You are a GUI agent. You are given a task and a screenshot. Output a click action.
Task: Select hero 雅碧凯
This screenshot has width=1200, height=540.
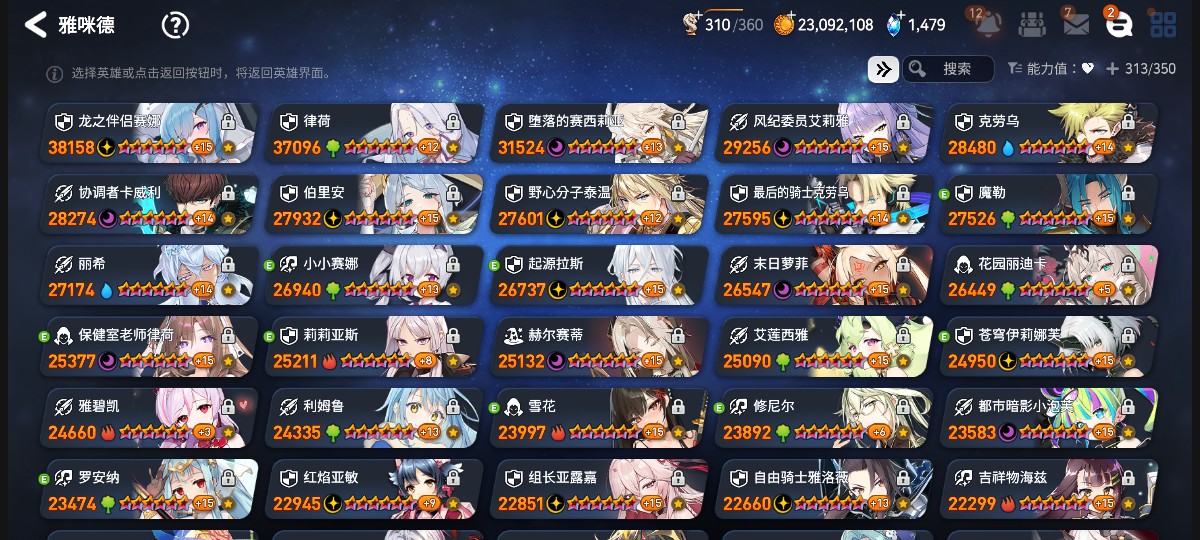tap(148, 419)
